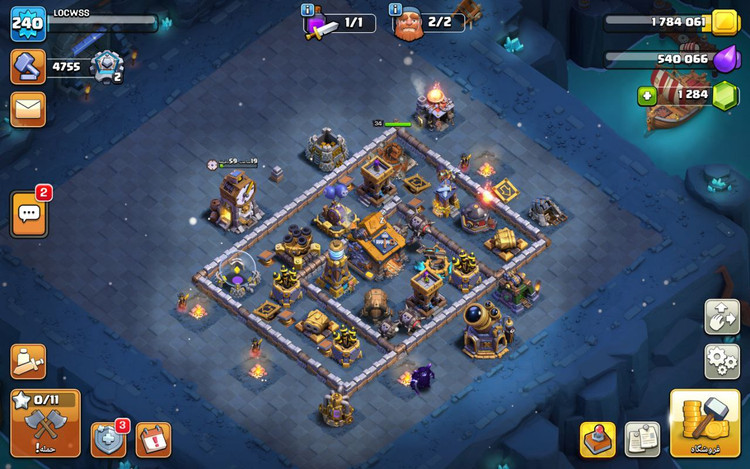The image size is (750, 469).
Task: Open the mail envelope inbox
Action: [x=28, y=109]
